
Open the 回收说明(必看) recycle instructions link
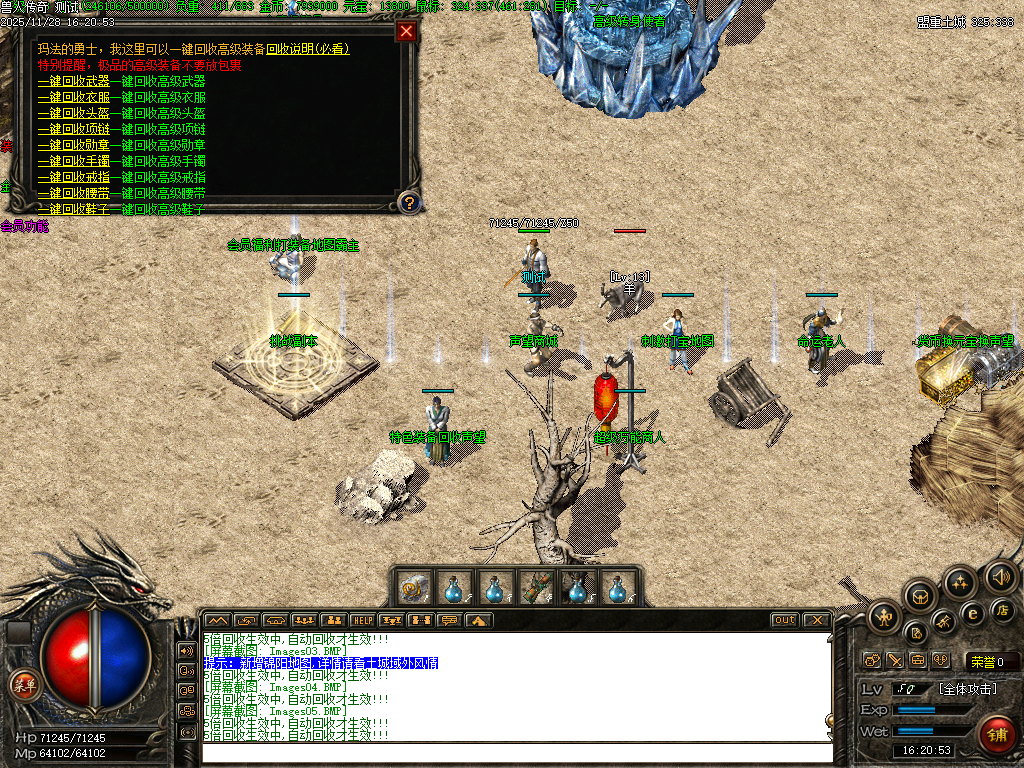307,49
